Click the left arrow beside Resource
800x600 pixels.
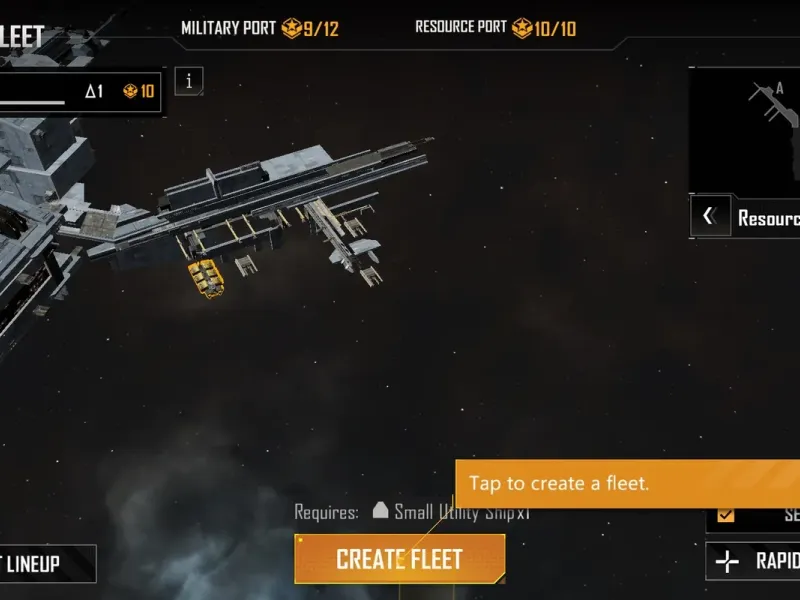709,216
